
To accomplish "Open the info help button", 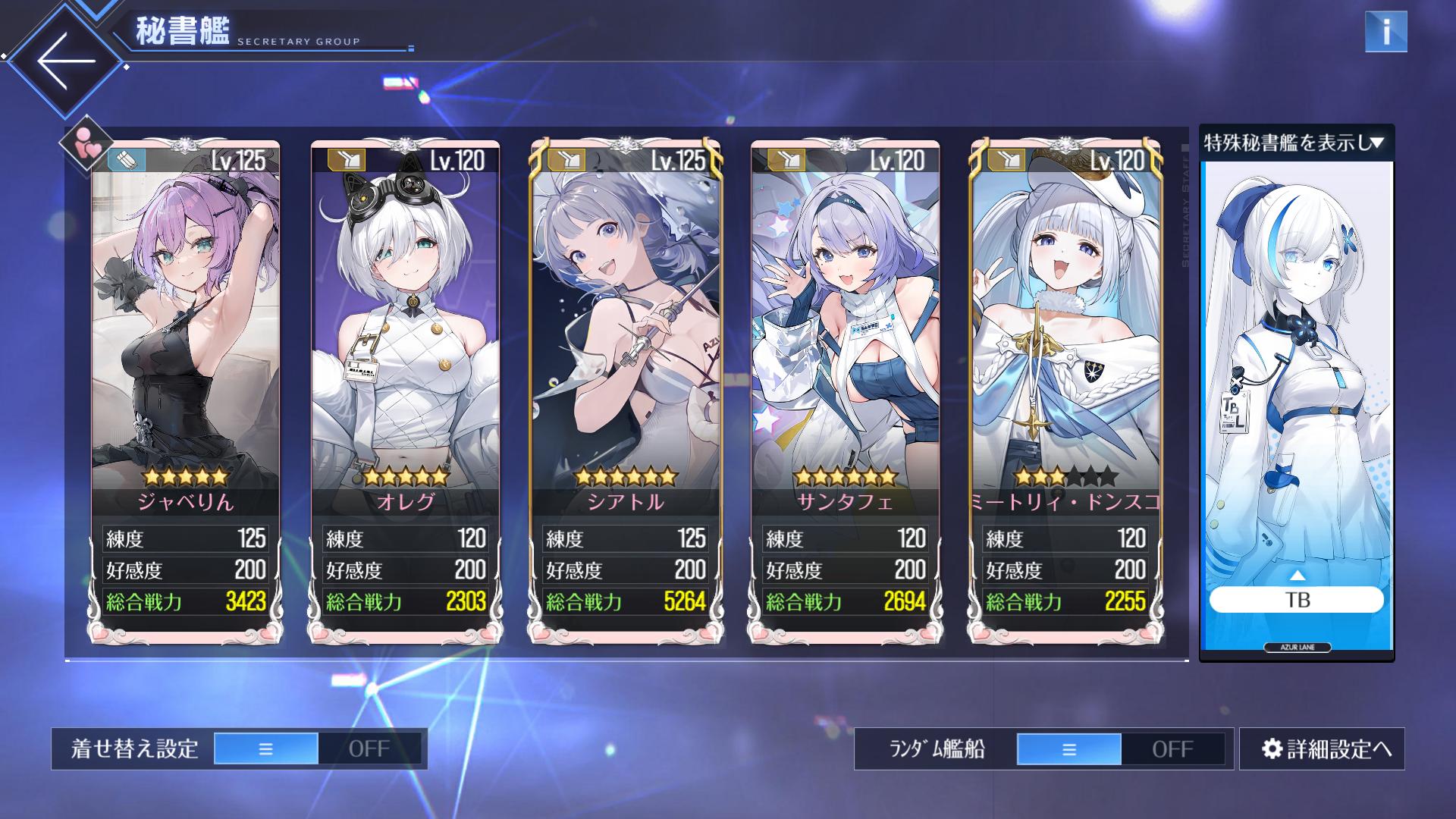I will (x=1385, y=32).
